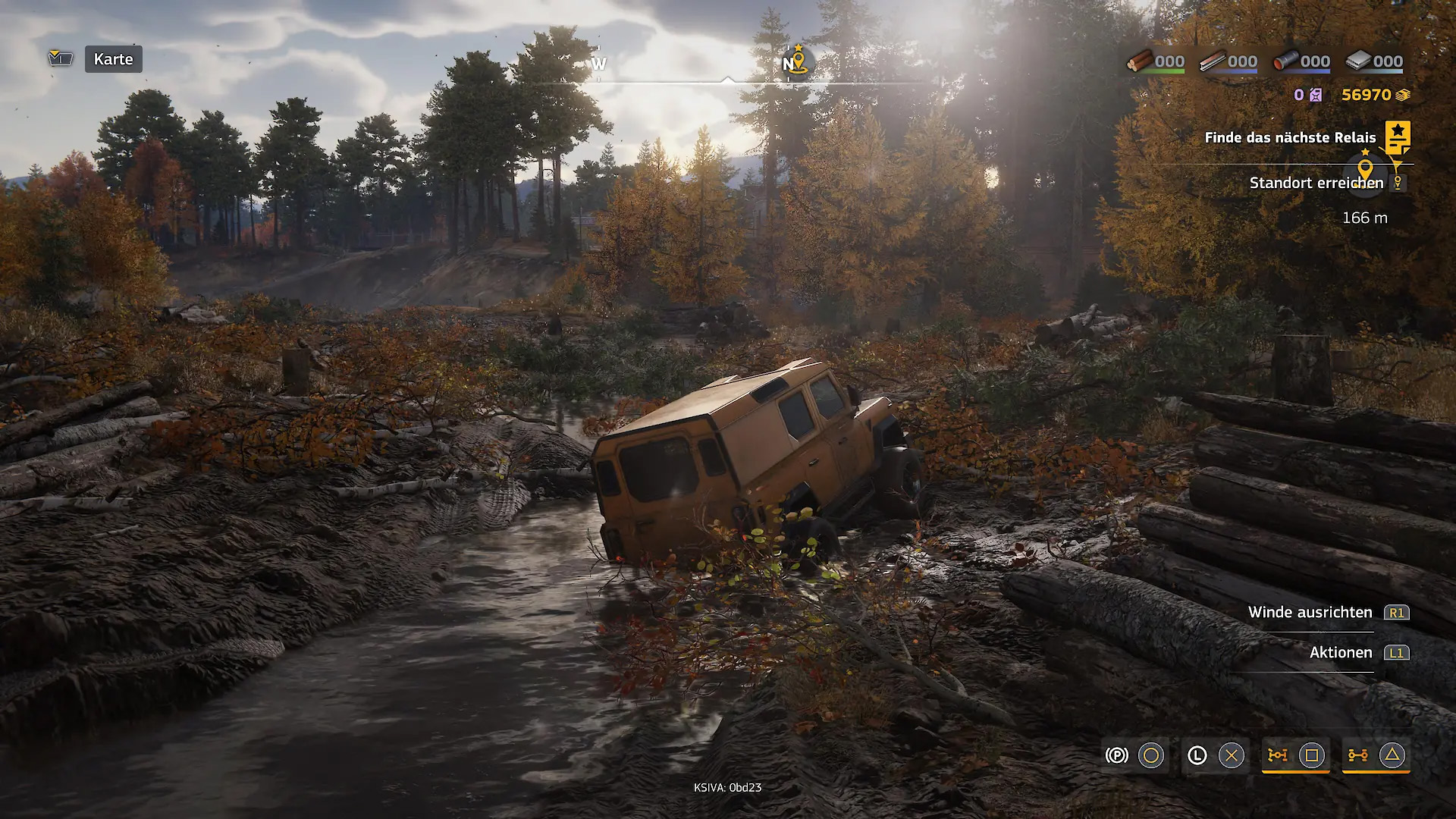Select the 'Standort erreichen' objective
Screen dimensions: 1456x819
pyautogui.click(x=1316, y=183)
